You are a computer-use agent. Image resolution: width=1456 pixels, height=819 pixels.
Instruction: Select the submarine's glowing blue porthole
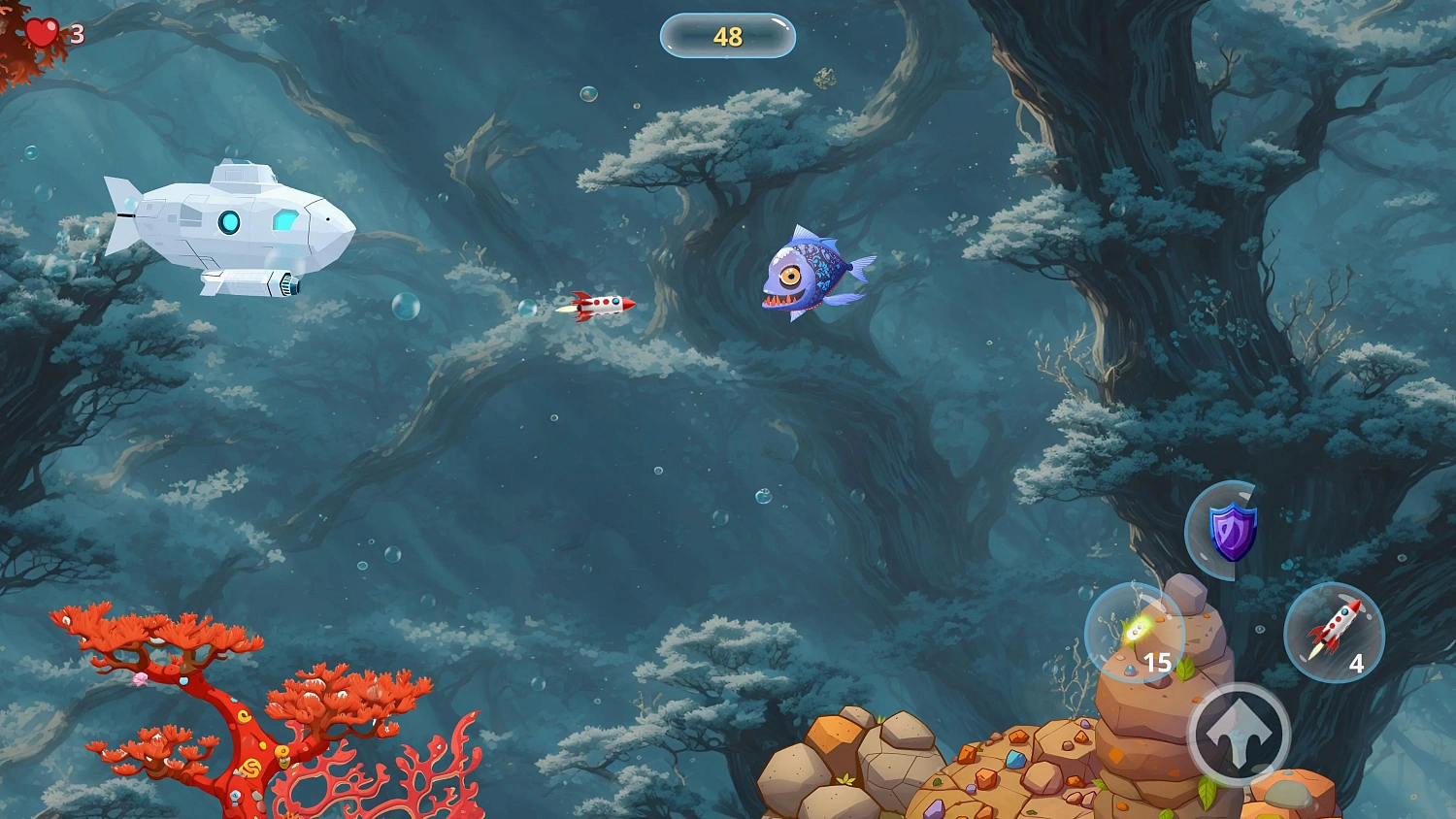point(231,221)
